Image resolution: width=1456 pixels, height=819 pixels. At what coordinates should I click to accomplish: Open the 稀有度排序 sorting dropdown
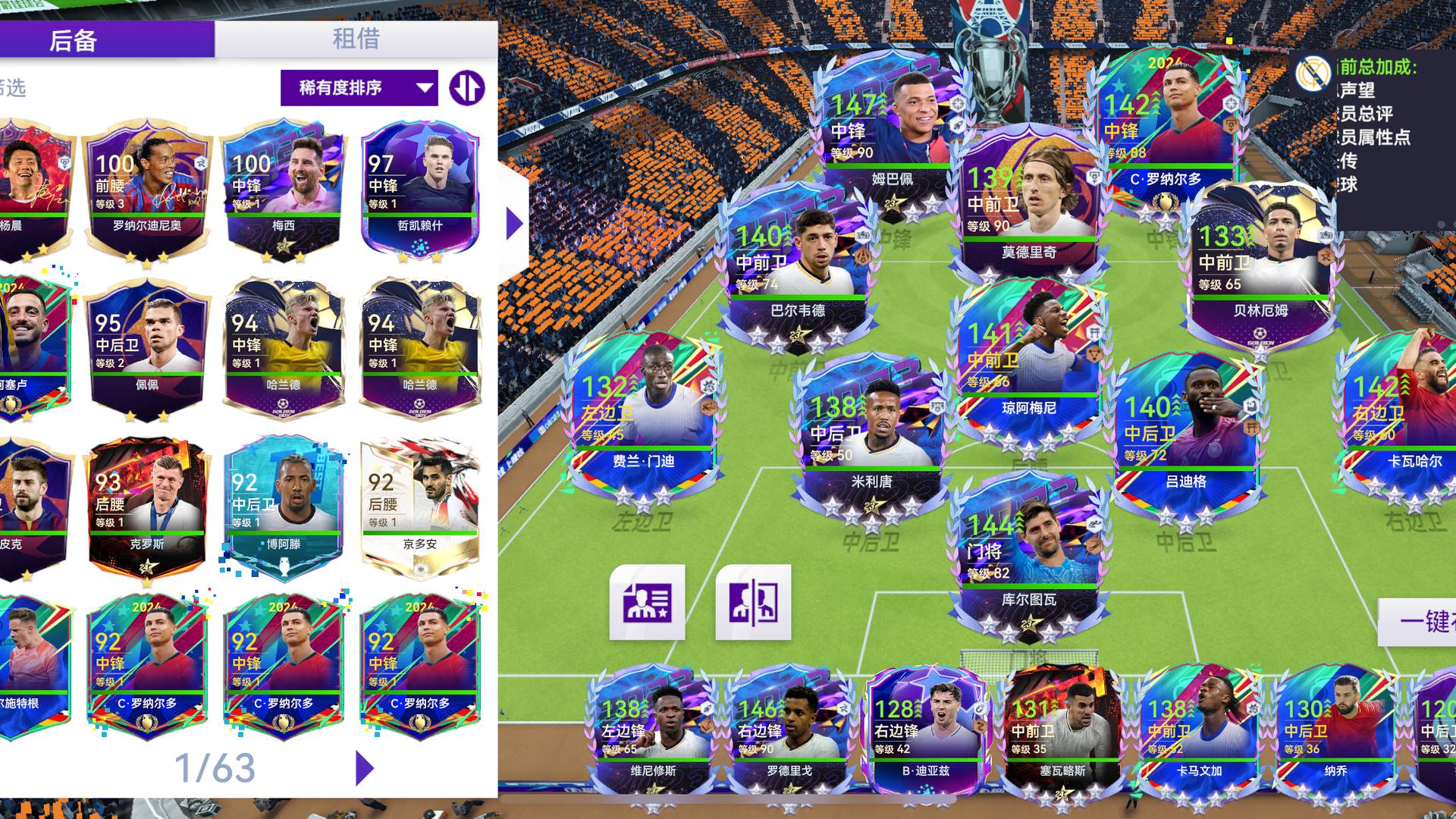(x=359, y=88)
